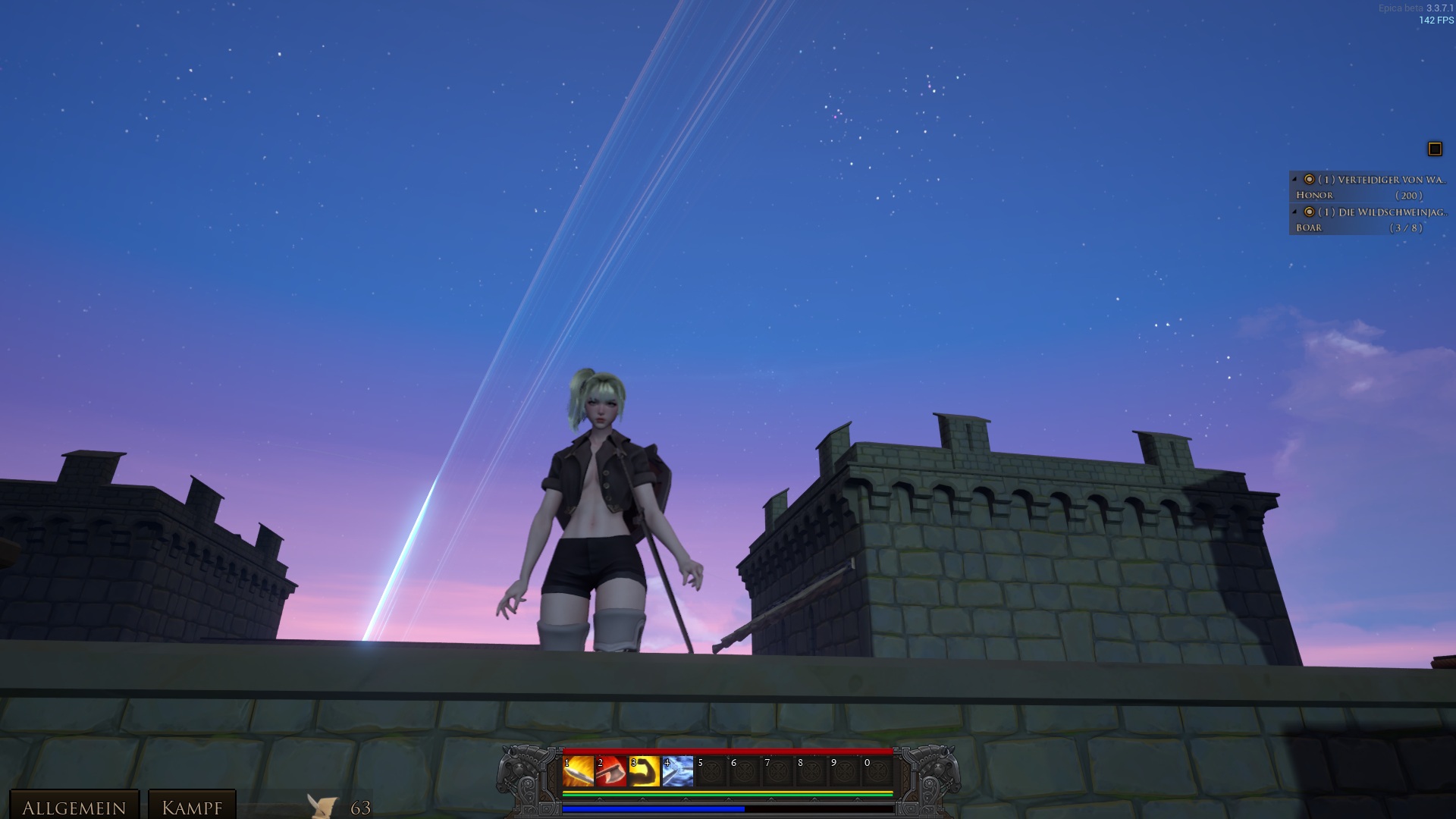The width and height of the screenshot is (1456, 819).
Task: Click the quill and scroll icon
Action: click(x=322, y=806)
